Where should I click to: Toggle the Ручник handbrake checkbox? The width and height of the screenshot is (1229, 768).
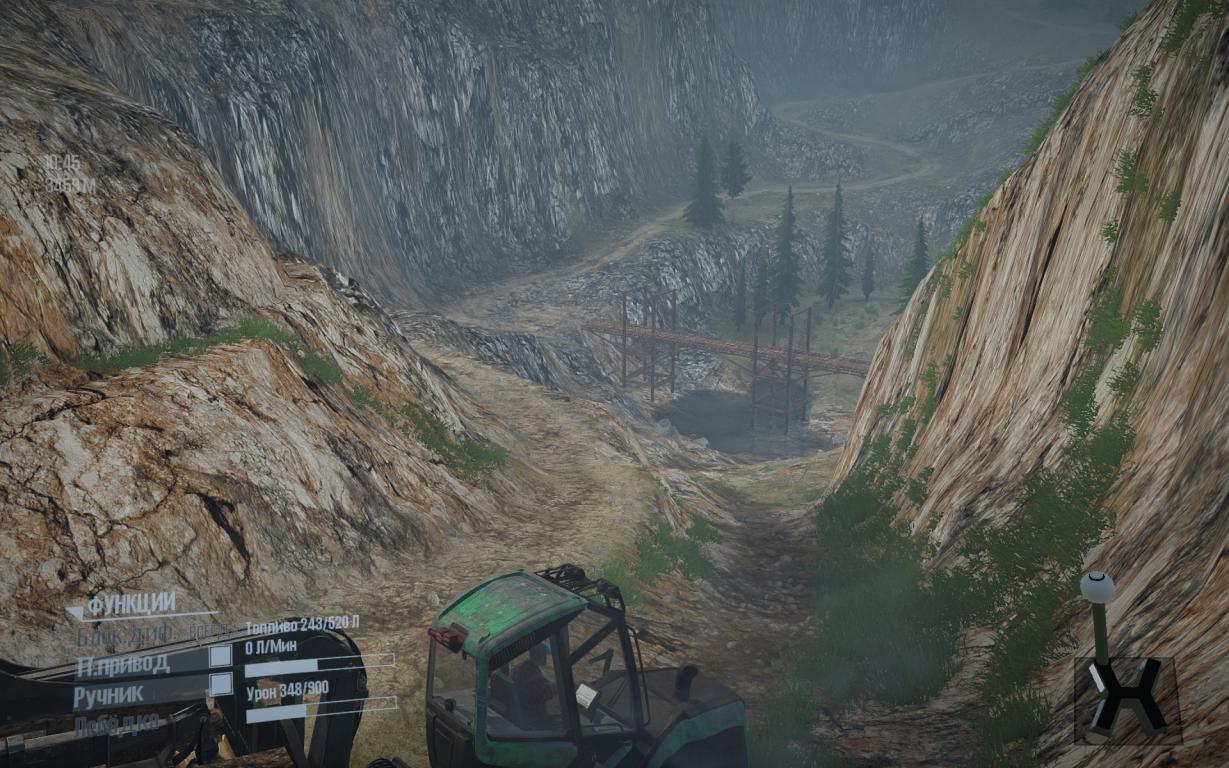(x=220, y=684)
